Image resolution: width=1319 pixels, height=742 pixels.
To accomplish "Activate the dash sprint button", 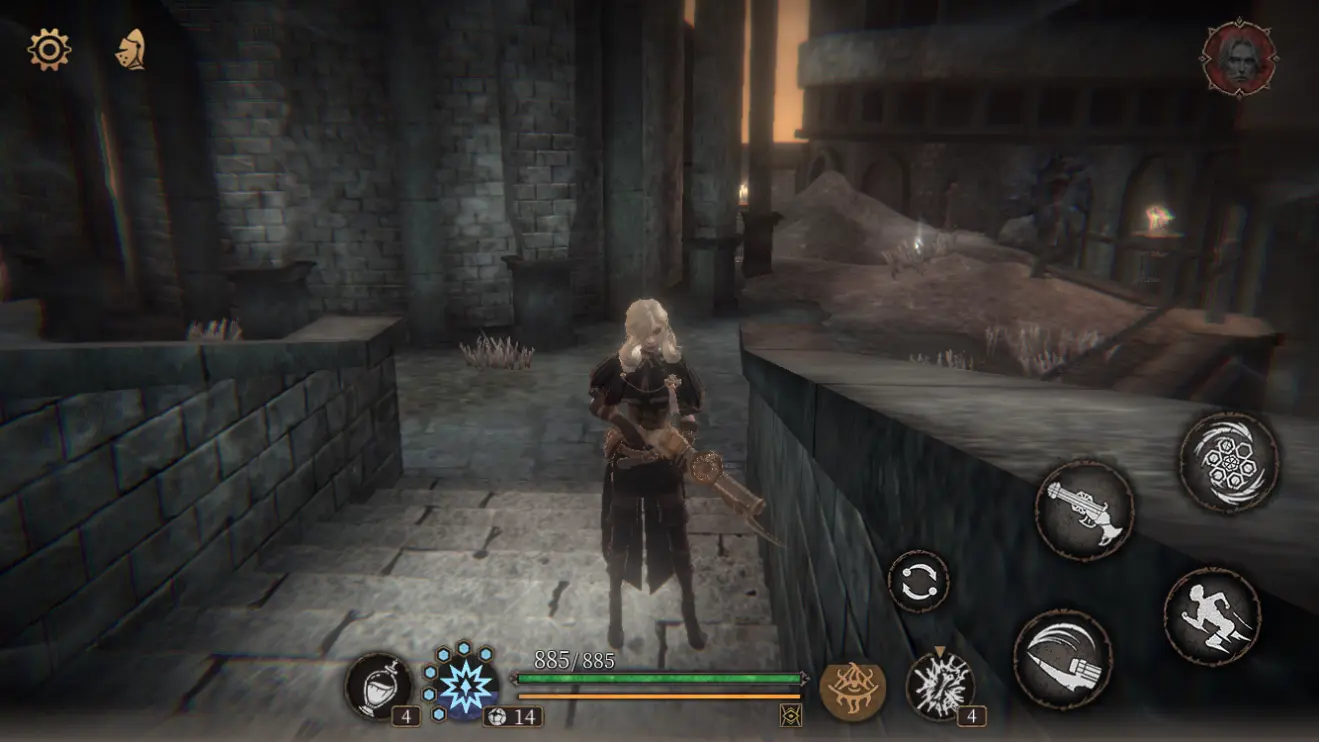I will tap(1212, 616).
